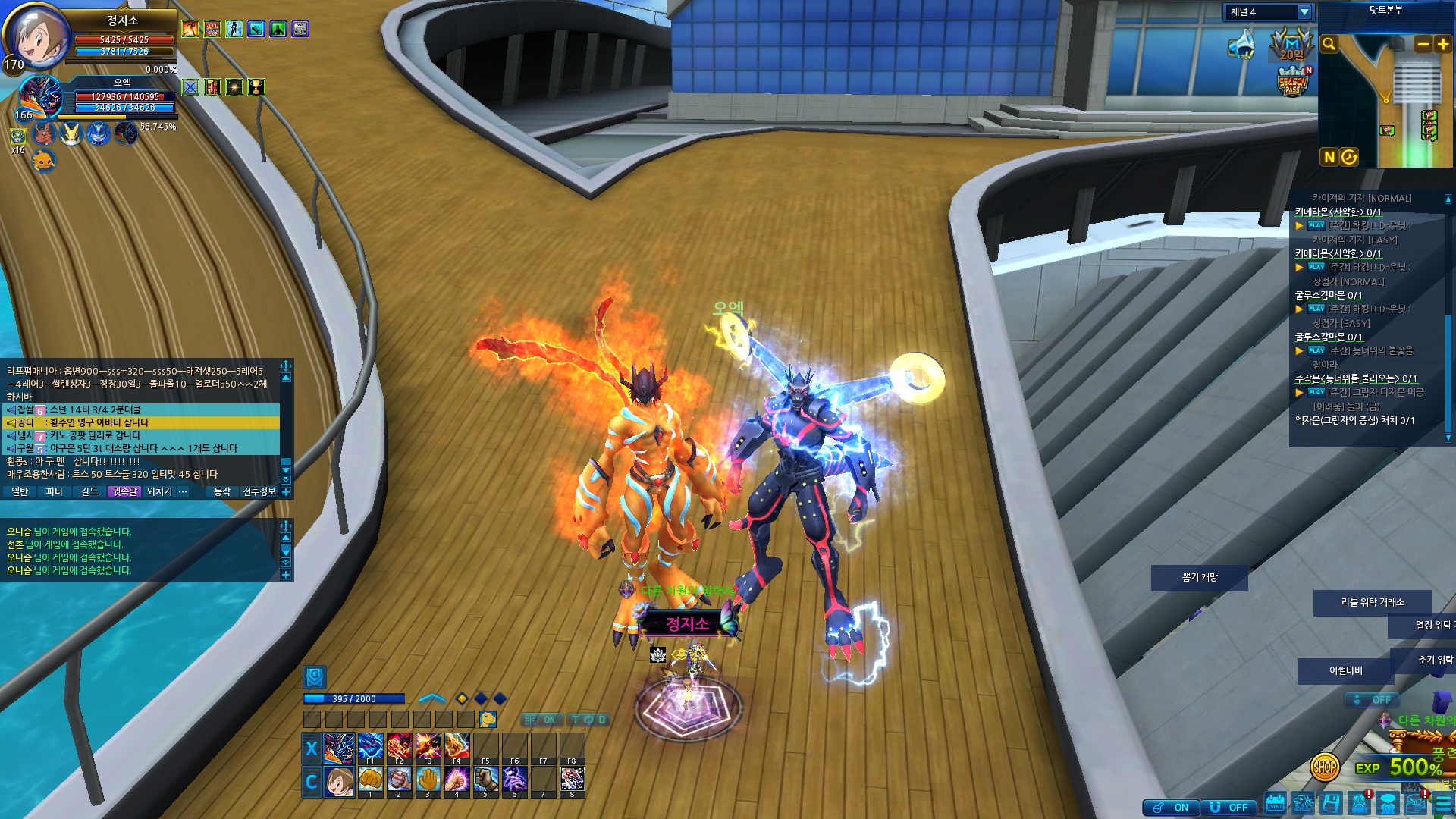
Task: Open the 채널 4 channel dropdown
Action: point(1304,12)
